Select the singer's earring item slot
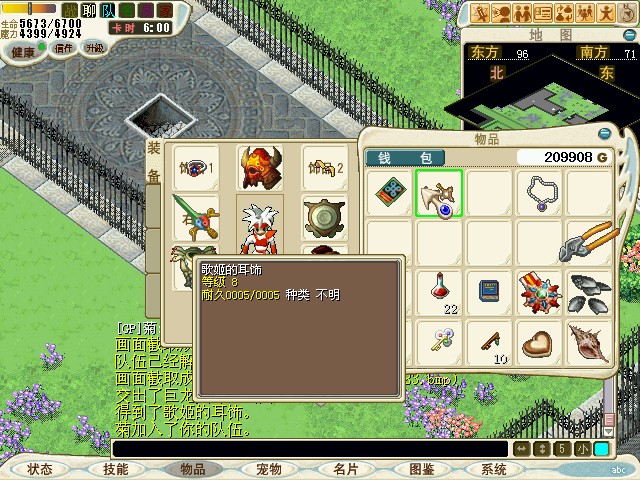640x480 pixels. [438, 193]
